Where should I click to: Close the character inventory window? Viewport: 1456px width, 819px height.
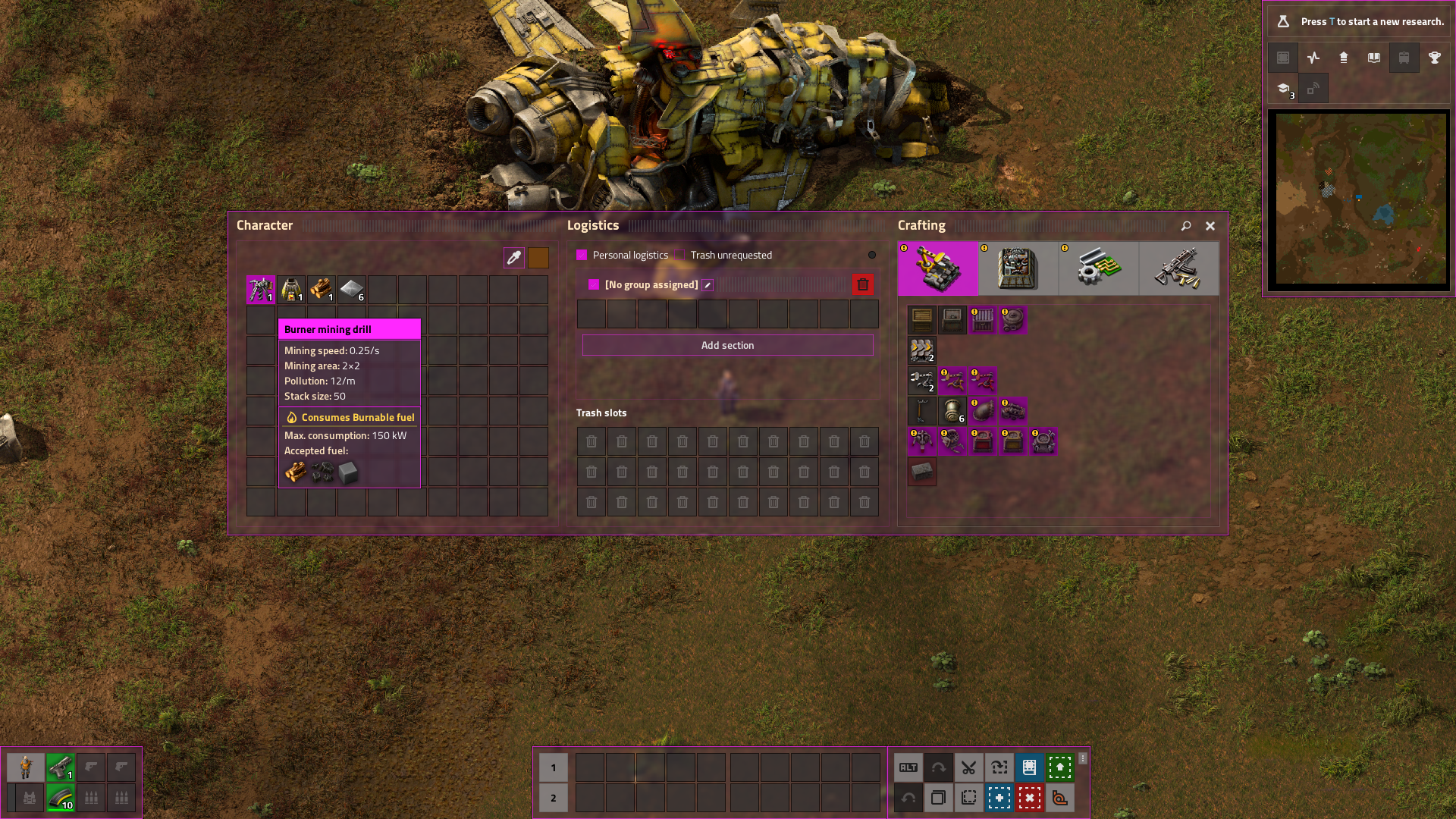[x=1210, y=226]
